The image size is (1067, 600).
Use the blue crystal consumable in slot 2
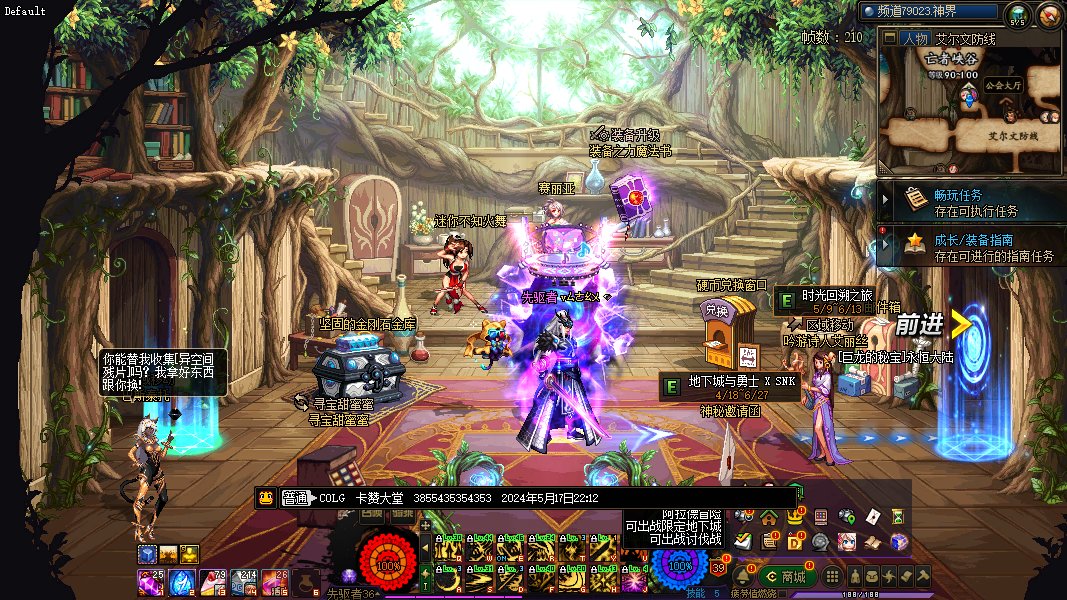pyautogui.click(x=182, y=581)
